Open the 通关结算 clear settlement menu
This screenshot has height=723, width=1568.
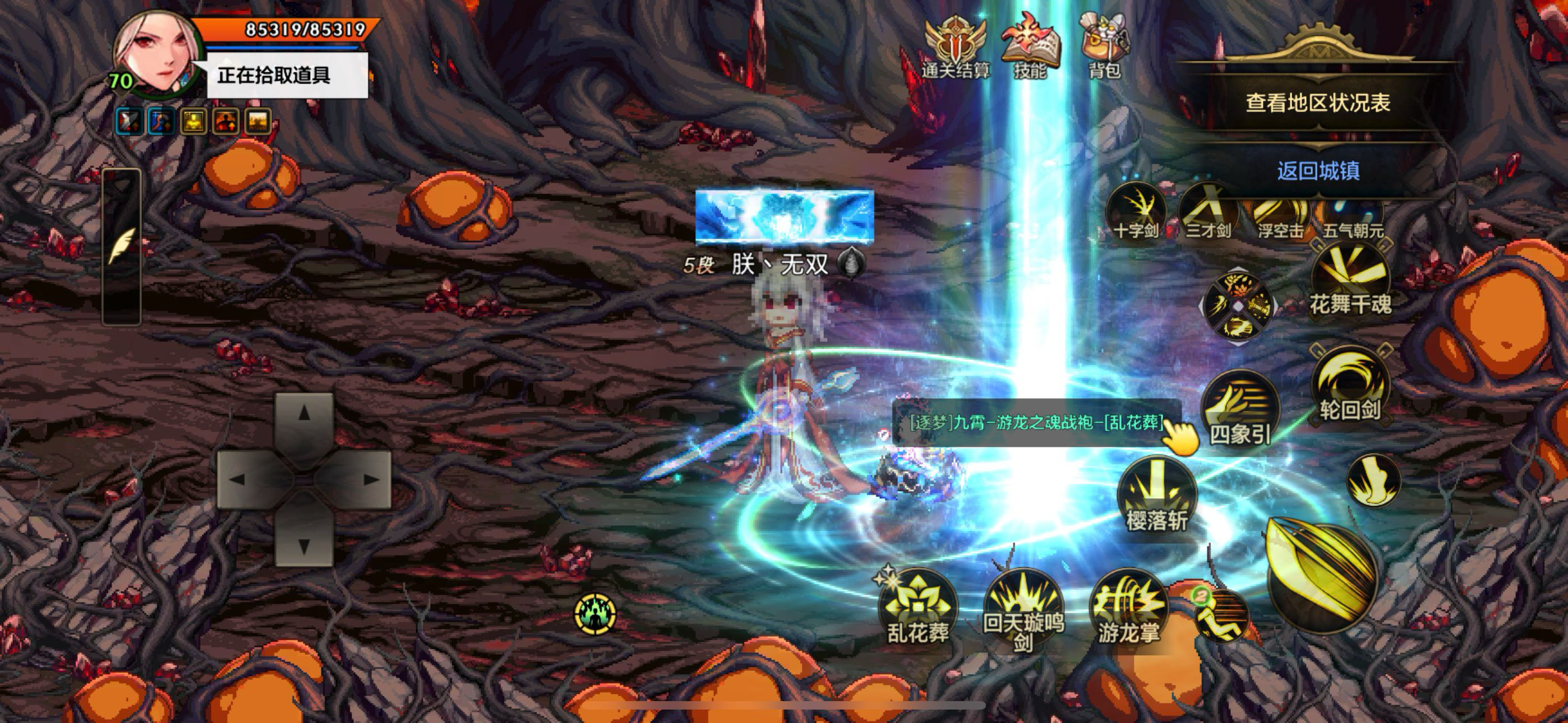point(954,50)
